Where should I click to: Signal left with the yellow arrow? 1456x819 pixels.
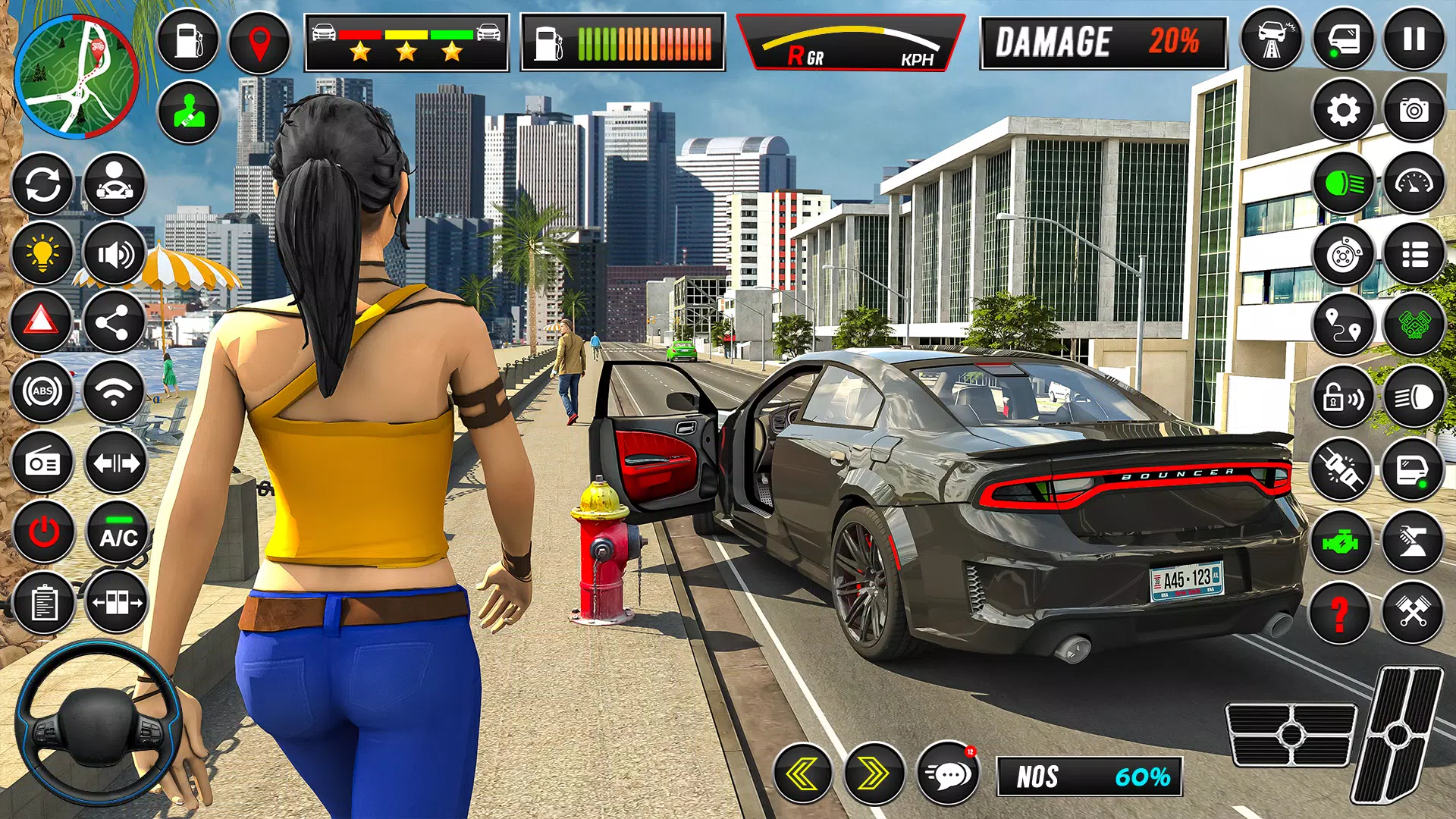tap(802, 774)
